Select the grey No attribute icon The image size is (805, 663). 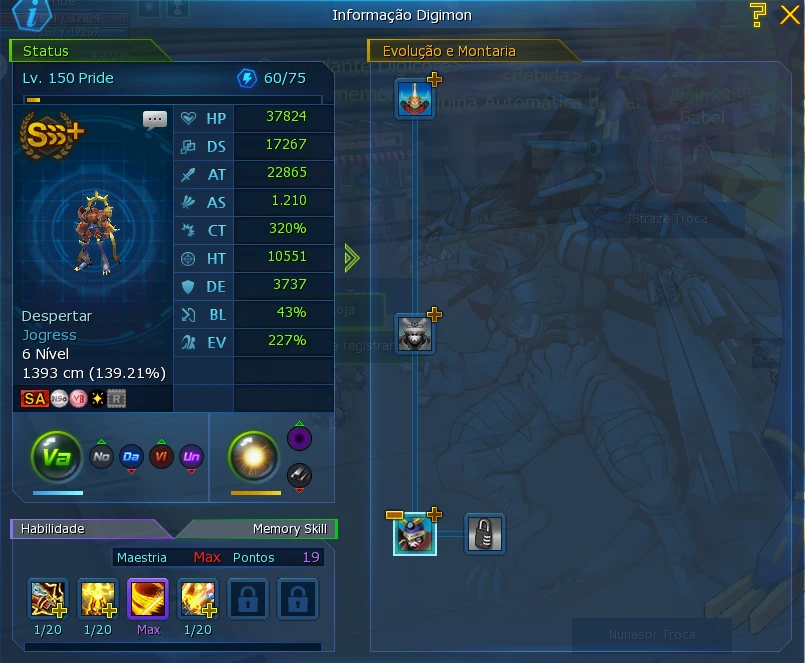click(101, 458)
